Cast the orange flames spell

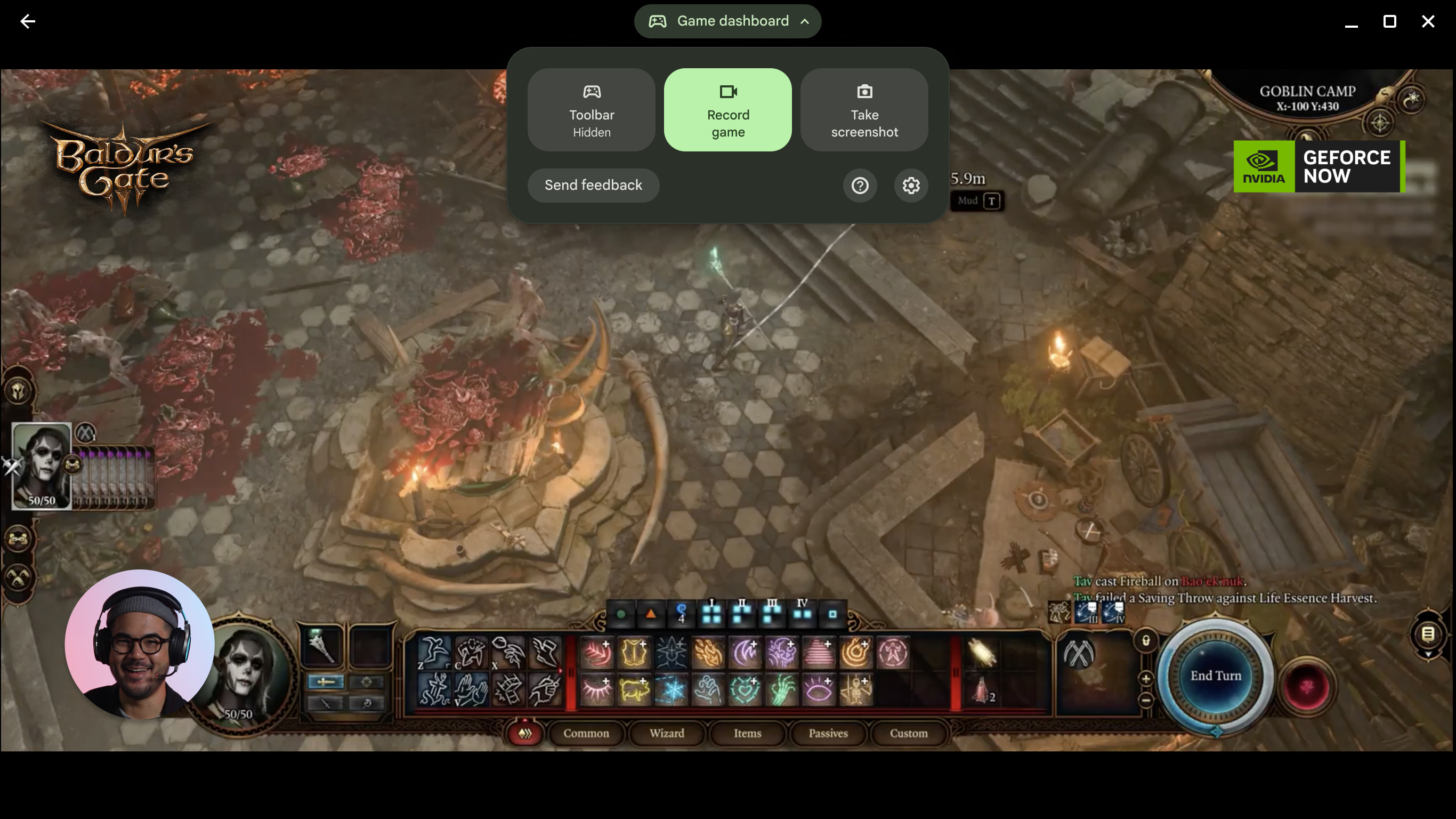pyautogui.click(x=708, y=653)
